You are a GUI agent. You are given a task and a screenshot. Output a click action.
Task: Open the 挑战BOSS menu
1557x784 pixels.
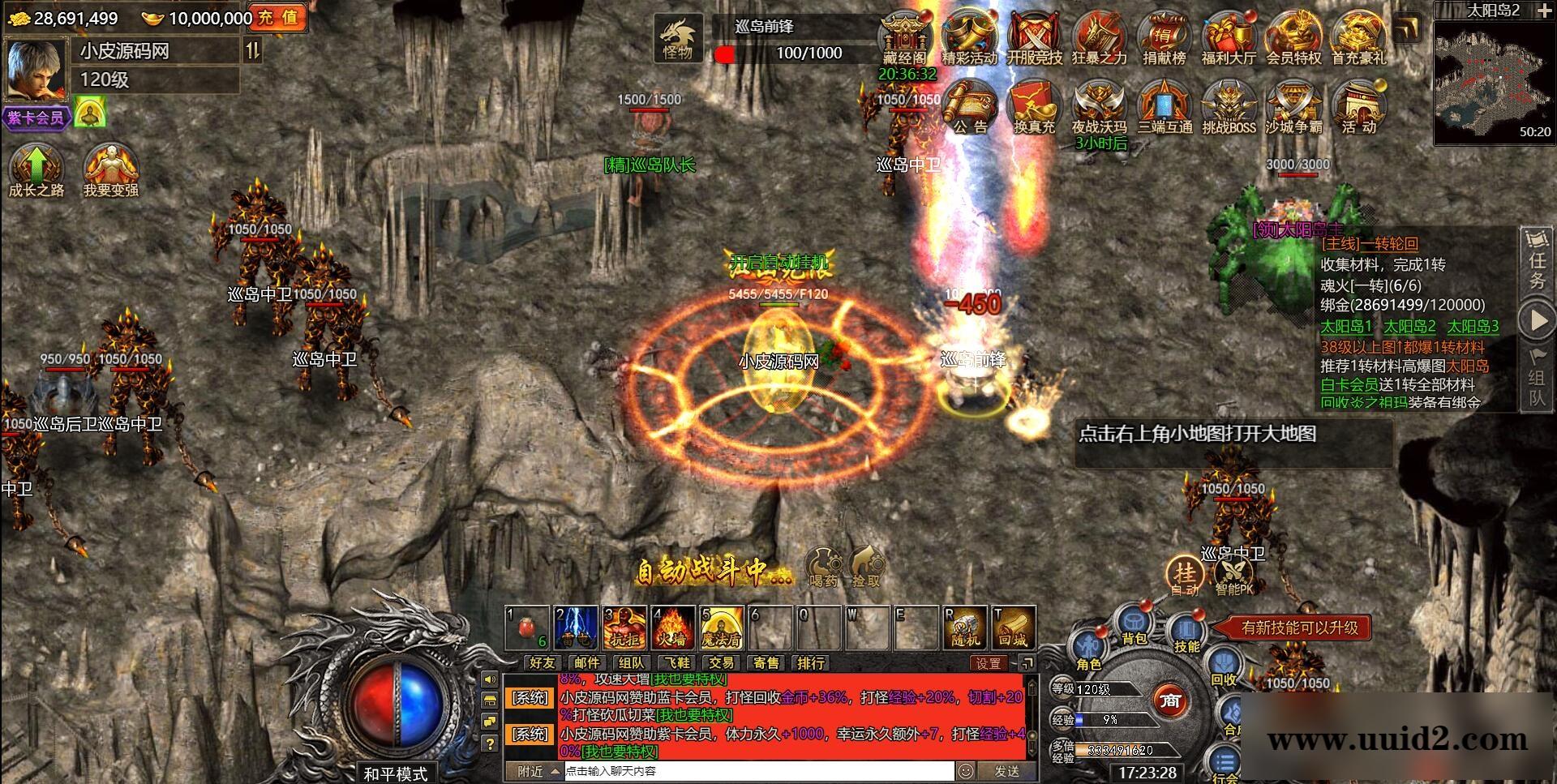(x=1229, y=107)
